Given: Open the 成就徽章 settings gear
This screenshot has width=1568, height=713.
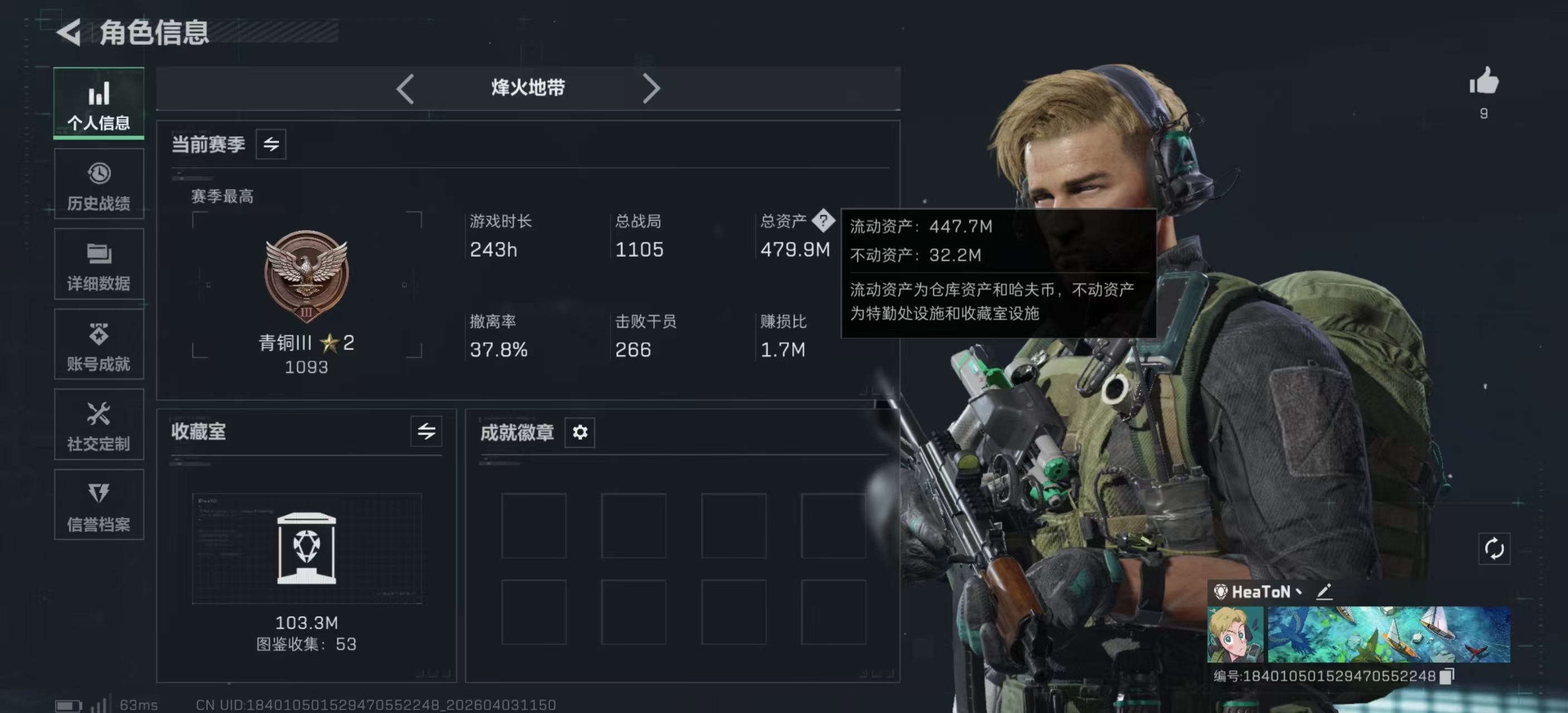Looking at the screenshot, I should tap(580, 433).
